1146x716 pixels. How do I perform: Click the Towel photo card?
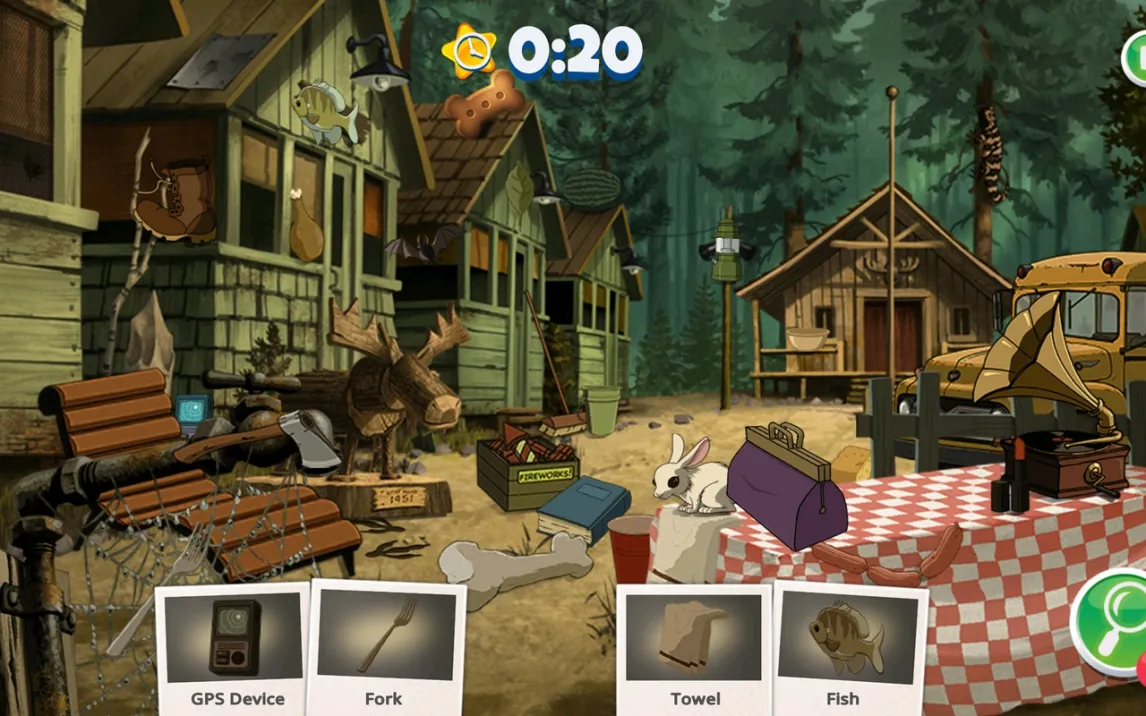(694, 647)
